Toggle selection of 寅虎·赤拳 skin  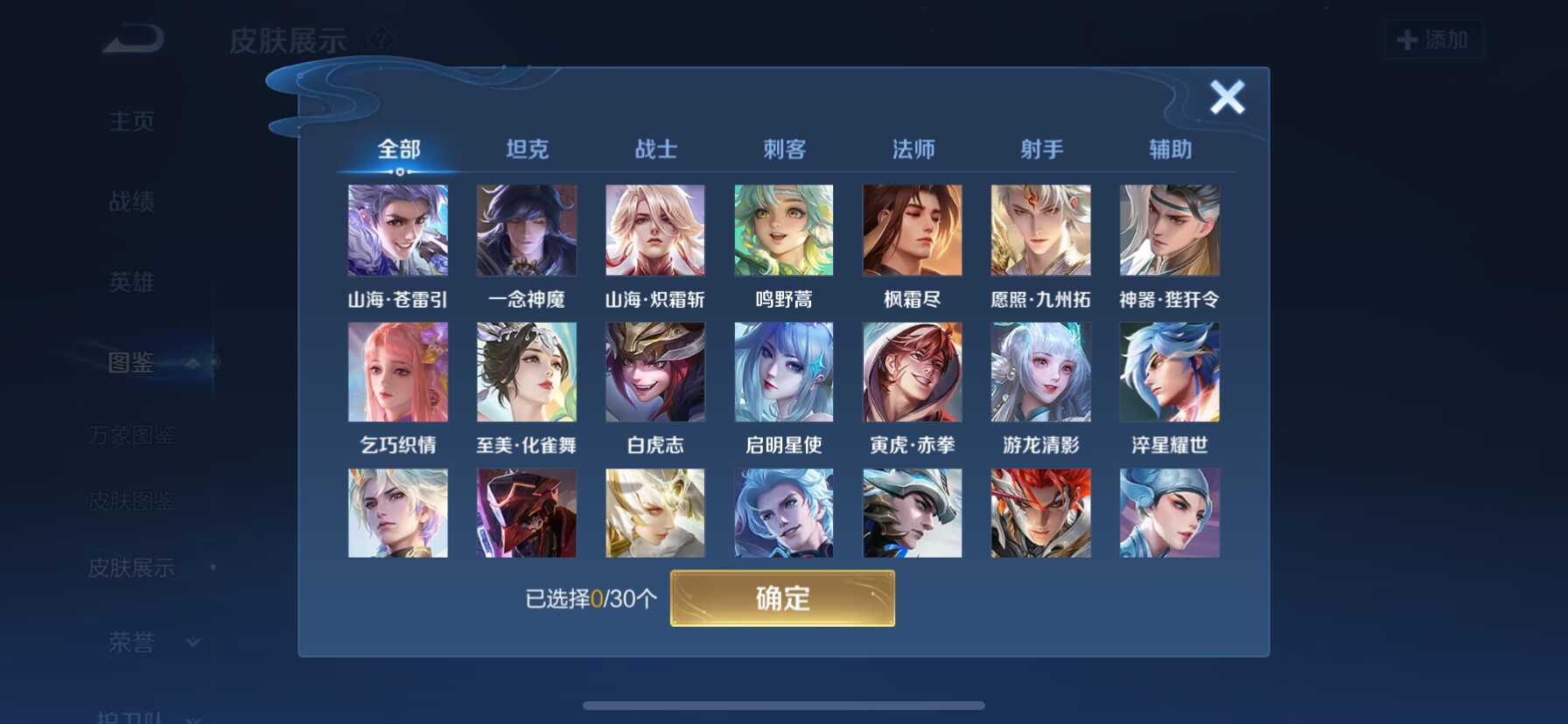click(912, 372)
